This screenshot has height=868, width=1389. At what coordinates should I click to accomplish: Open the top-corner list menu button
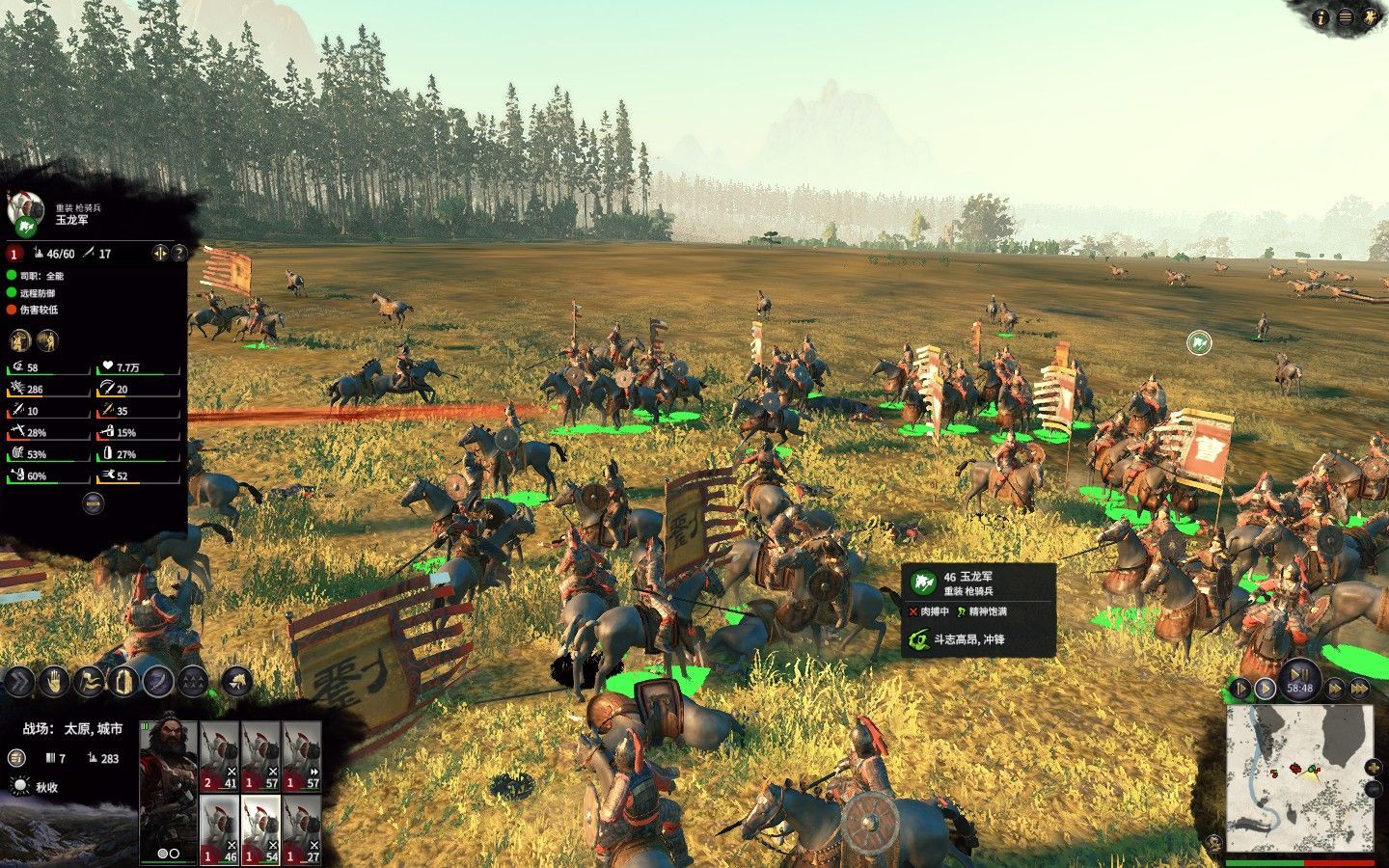point(1346,17)
